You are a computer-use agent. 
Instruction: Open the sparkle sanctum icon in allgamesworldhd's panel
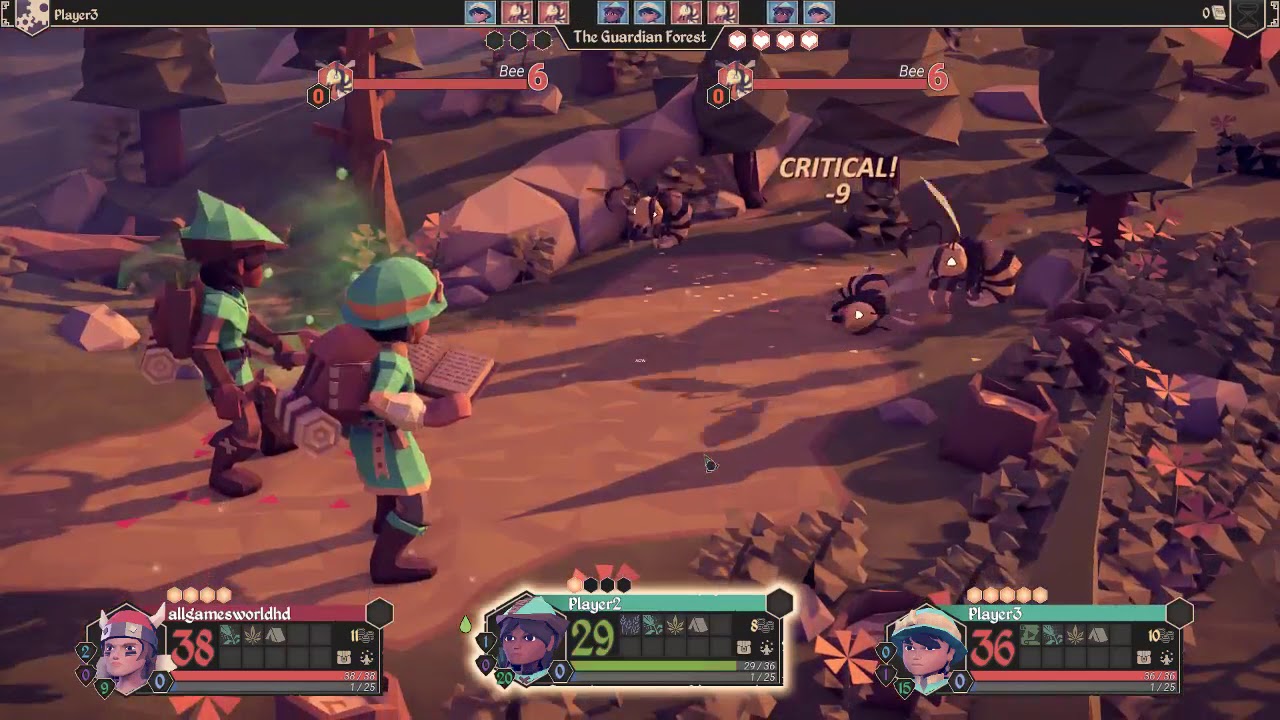[x=366, y=657]
